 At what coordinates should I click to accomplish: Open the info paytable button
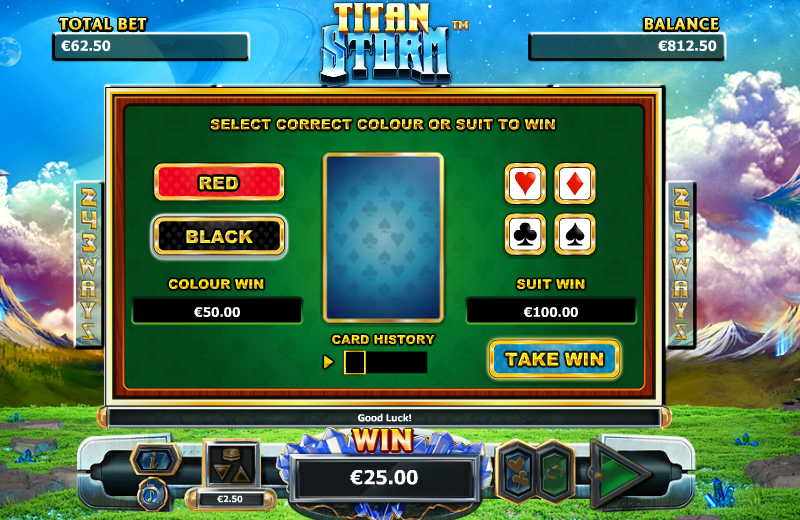(x=154, y=459)
